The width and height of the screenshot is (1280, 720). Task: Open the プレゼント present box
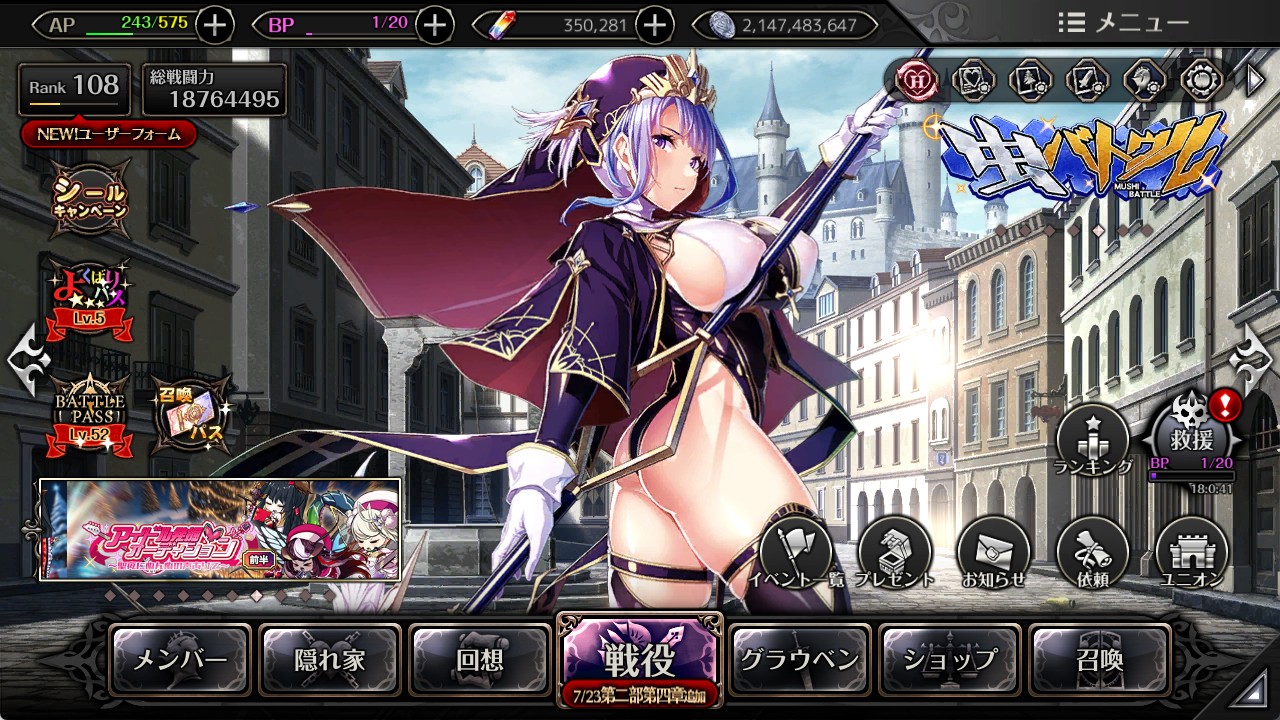(895, 553)
